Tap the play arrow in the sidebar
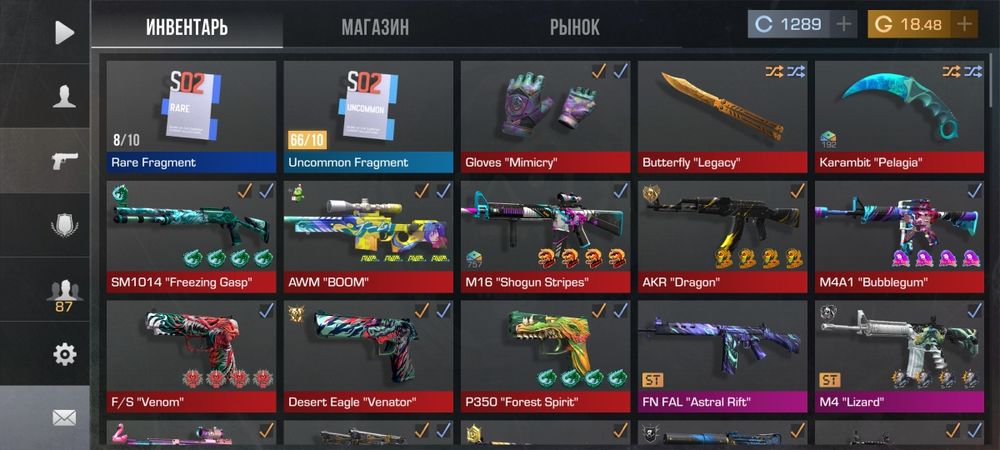This screenshot has height=450, width=1000. [64, 32]
